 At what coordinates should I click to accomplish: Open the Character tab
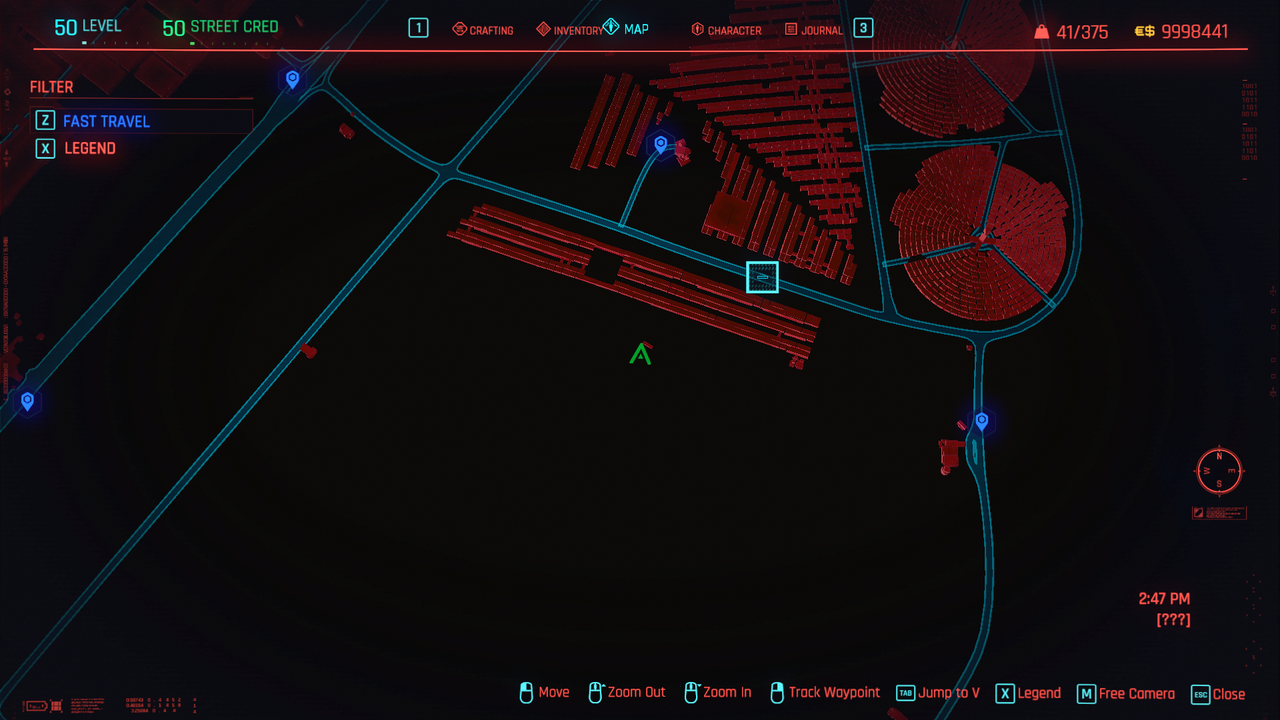(726, 30)
